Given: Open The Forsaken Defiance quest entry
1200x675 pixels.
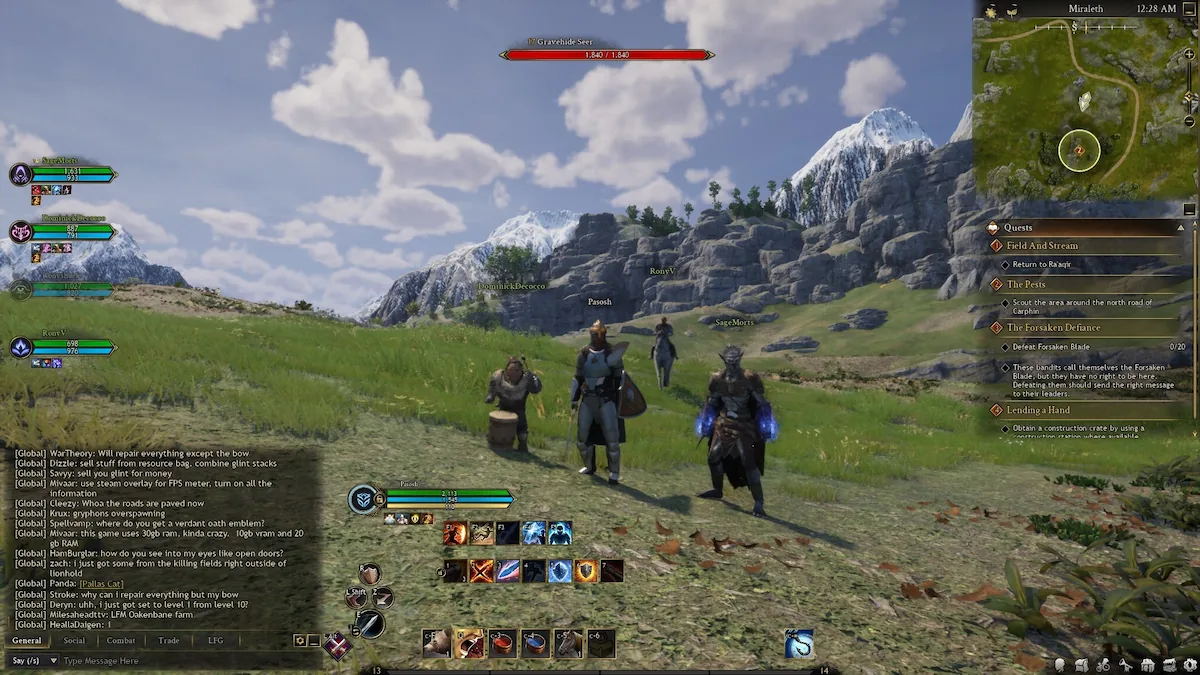Looking at the screenshot, I should (x=1053, y=328).
